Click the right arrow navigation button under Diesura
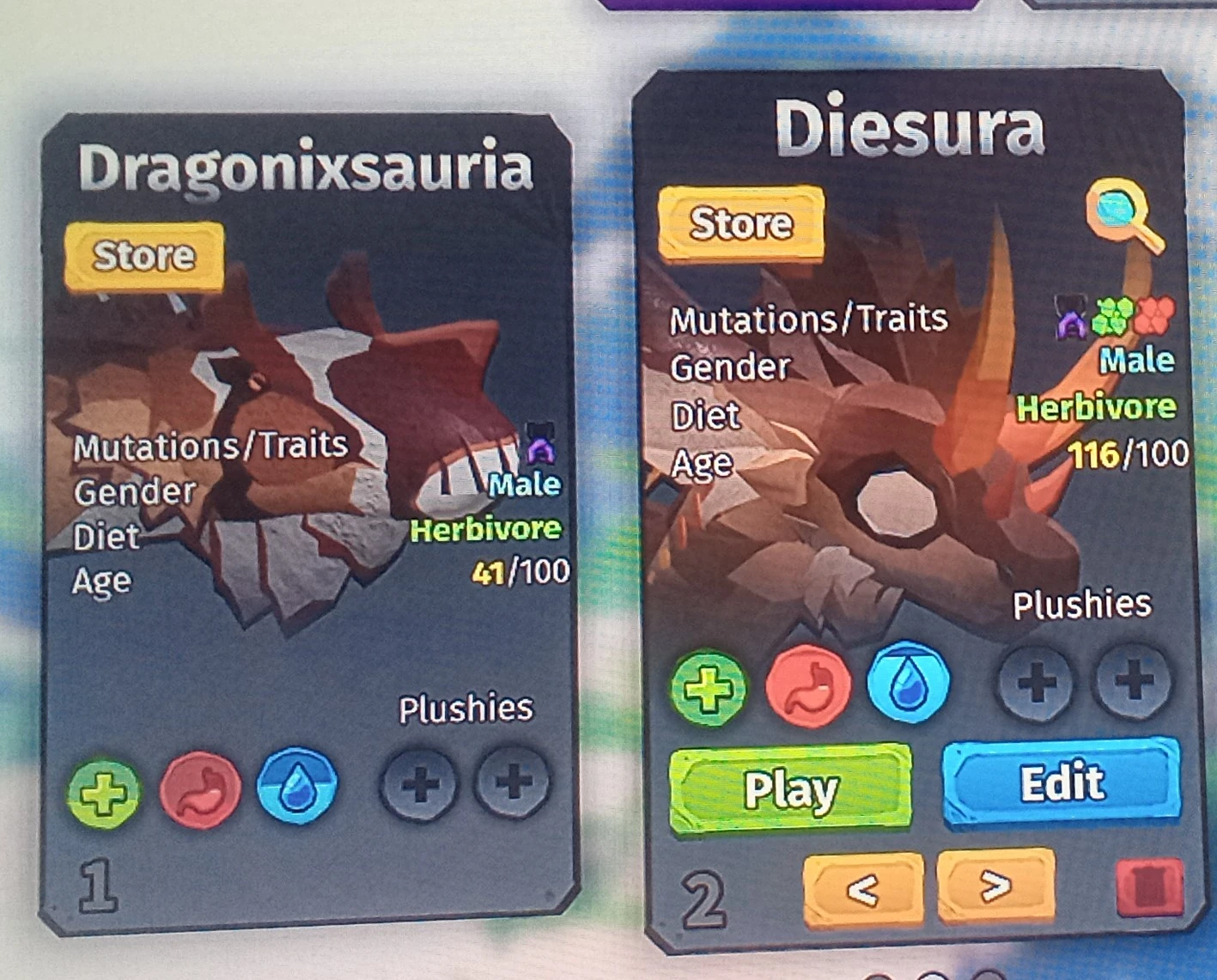 point(994,885)
